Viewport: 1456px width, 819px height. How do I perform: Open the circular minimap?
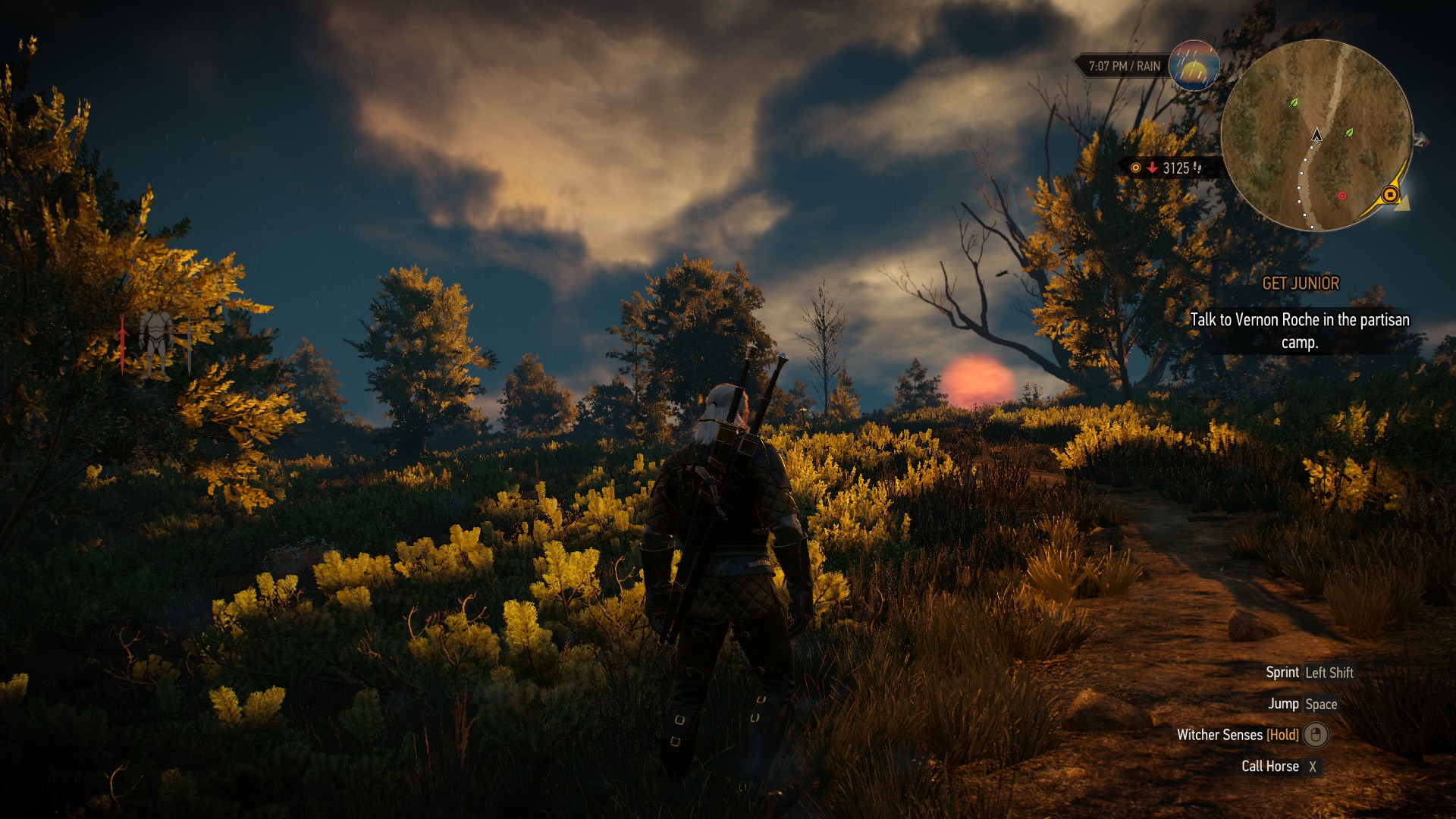pyautogui.click(x=1316, y=135)
